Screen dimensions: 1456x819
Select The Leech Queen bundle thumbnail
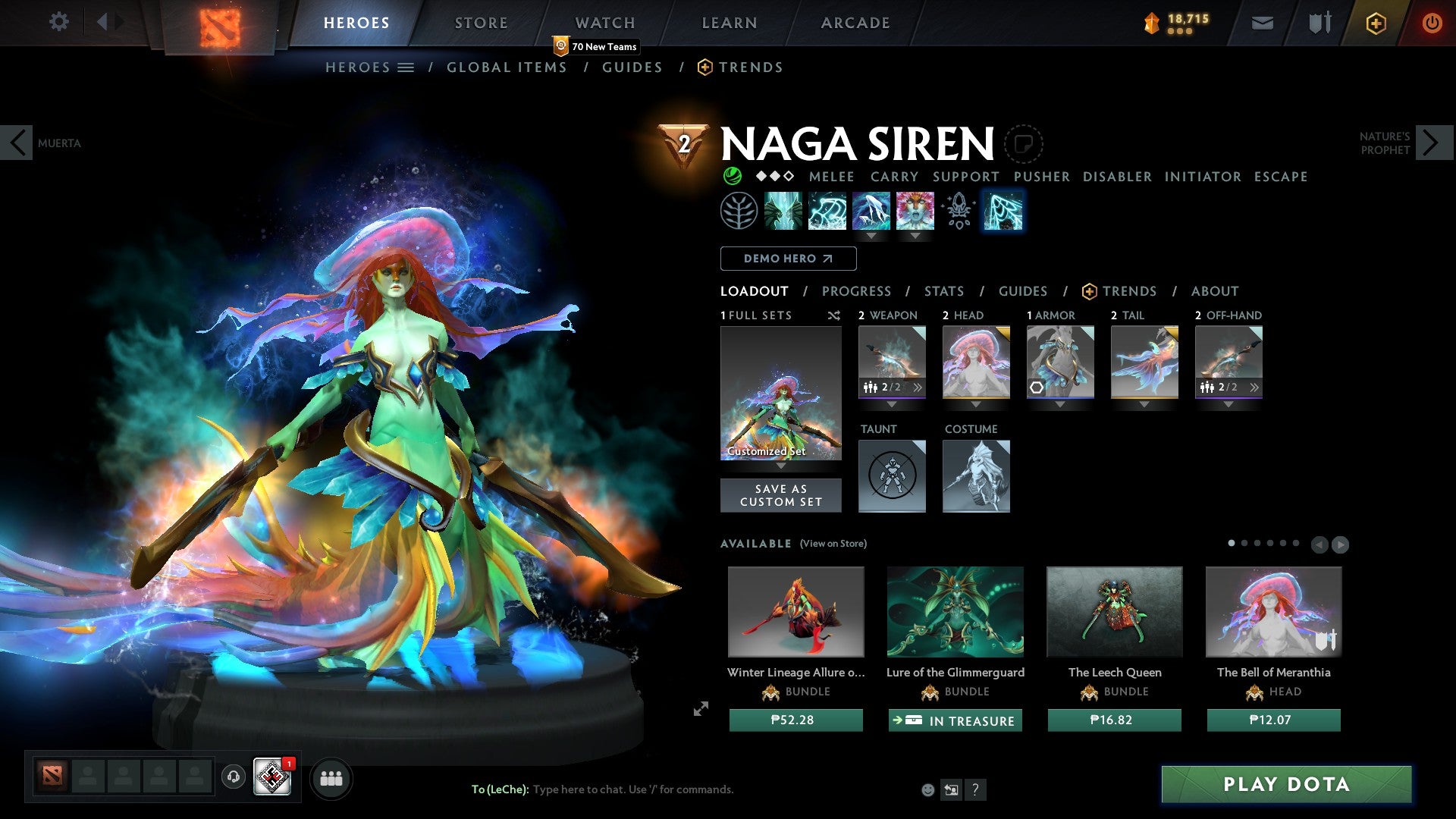tap(1113, 612)
